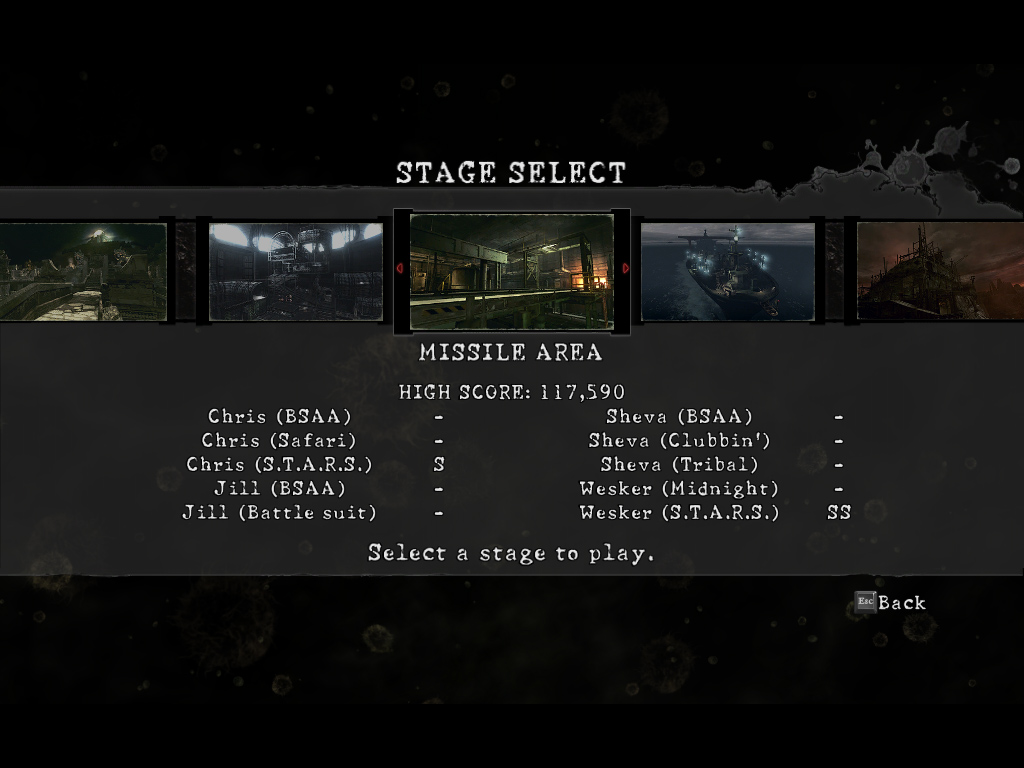Choose the rusty shipwreck stage thumbnail
The image size is (1024, 768).
(940, 271)
